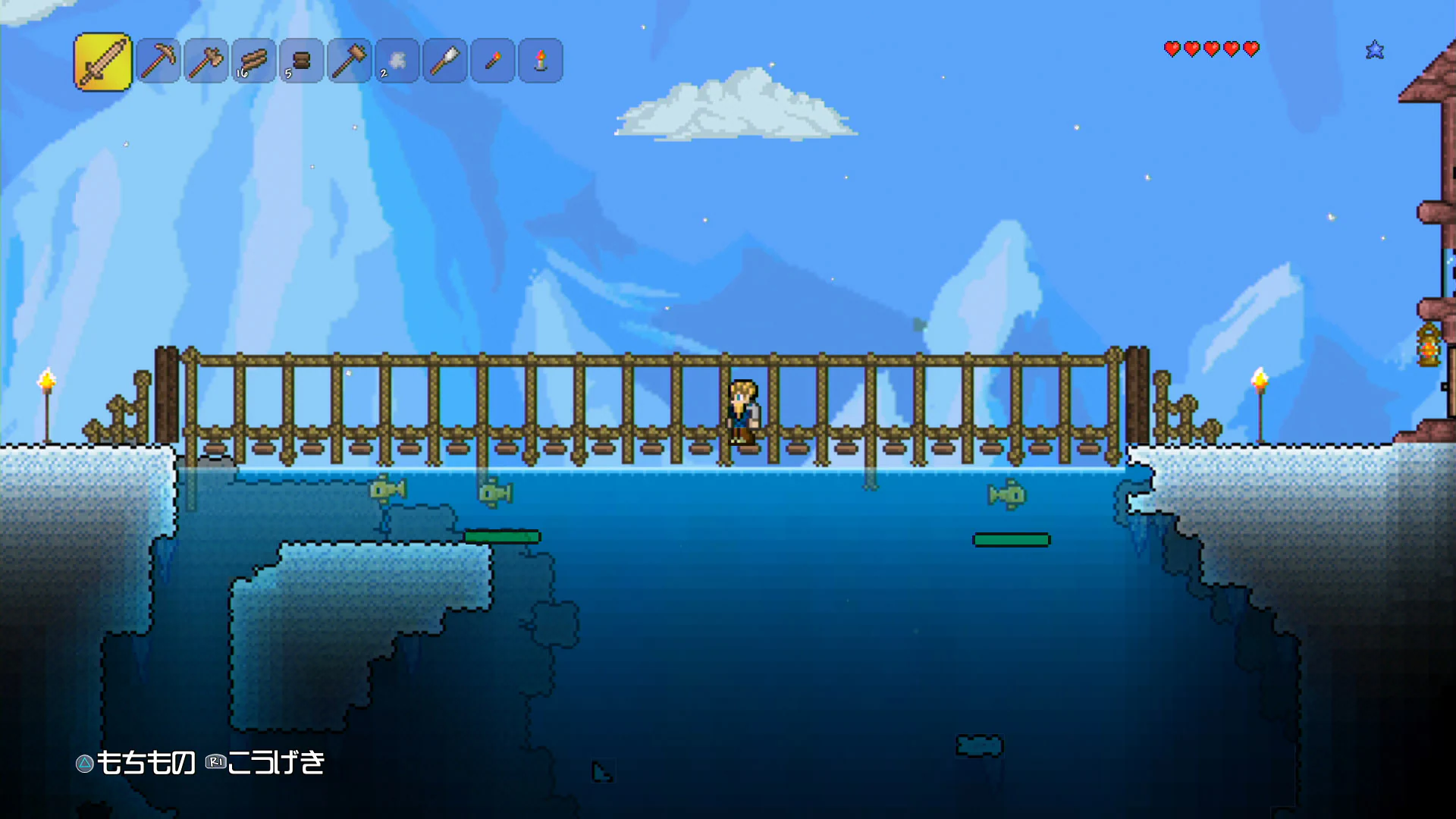Select the copper shortsword in hotbar slot 1
This screenshot has width=1456, height=819.
click(x=102, y=61)
